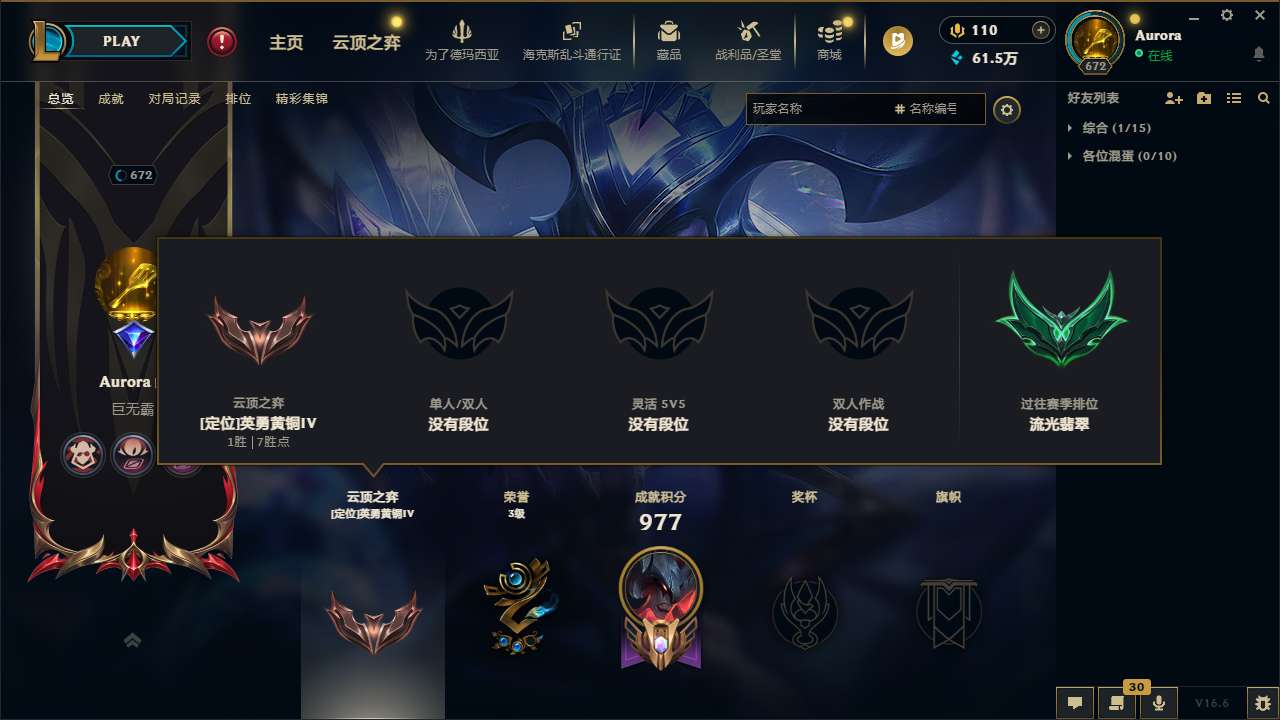The width and height of the screenshot is (1280, 720).
Task: Open the 海克斯乱斗通行证 pass
Action: [x=572, y=40]
